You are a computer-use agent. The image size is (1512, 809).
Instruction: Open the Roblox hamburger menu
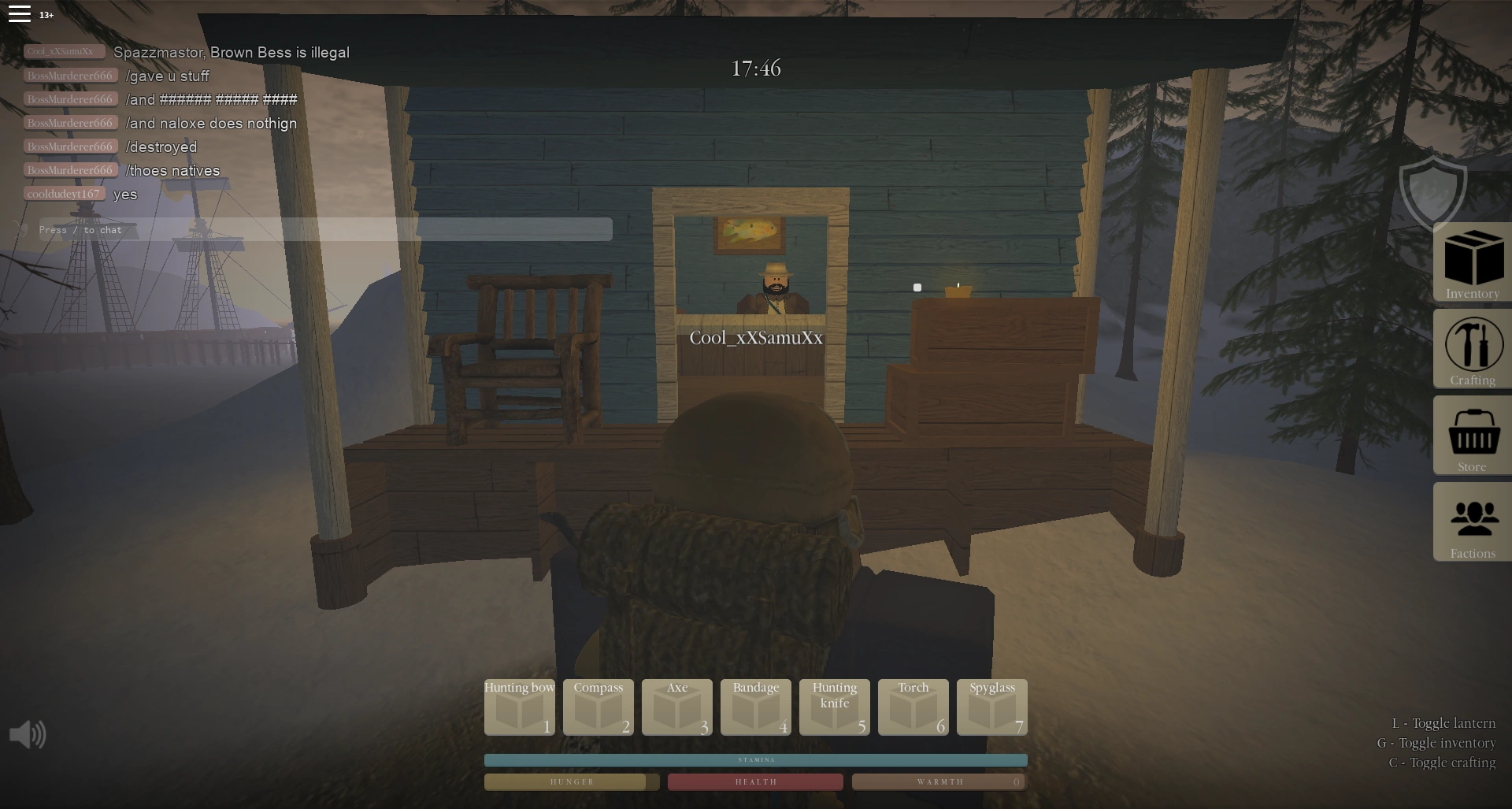click(19, 13)
